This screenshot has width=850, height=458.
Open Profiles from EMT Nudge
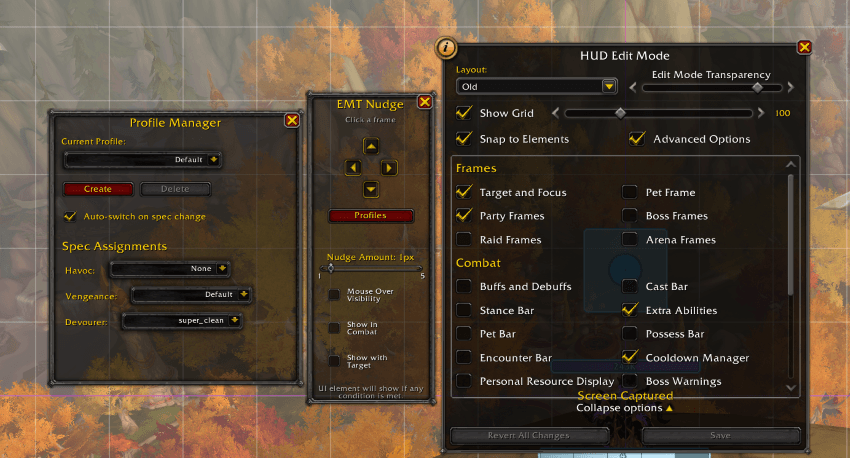click(371, 216)
